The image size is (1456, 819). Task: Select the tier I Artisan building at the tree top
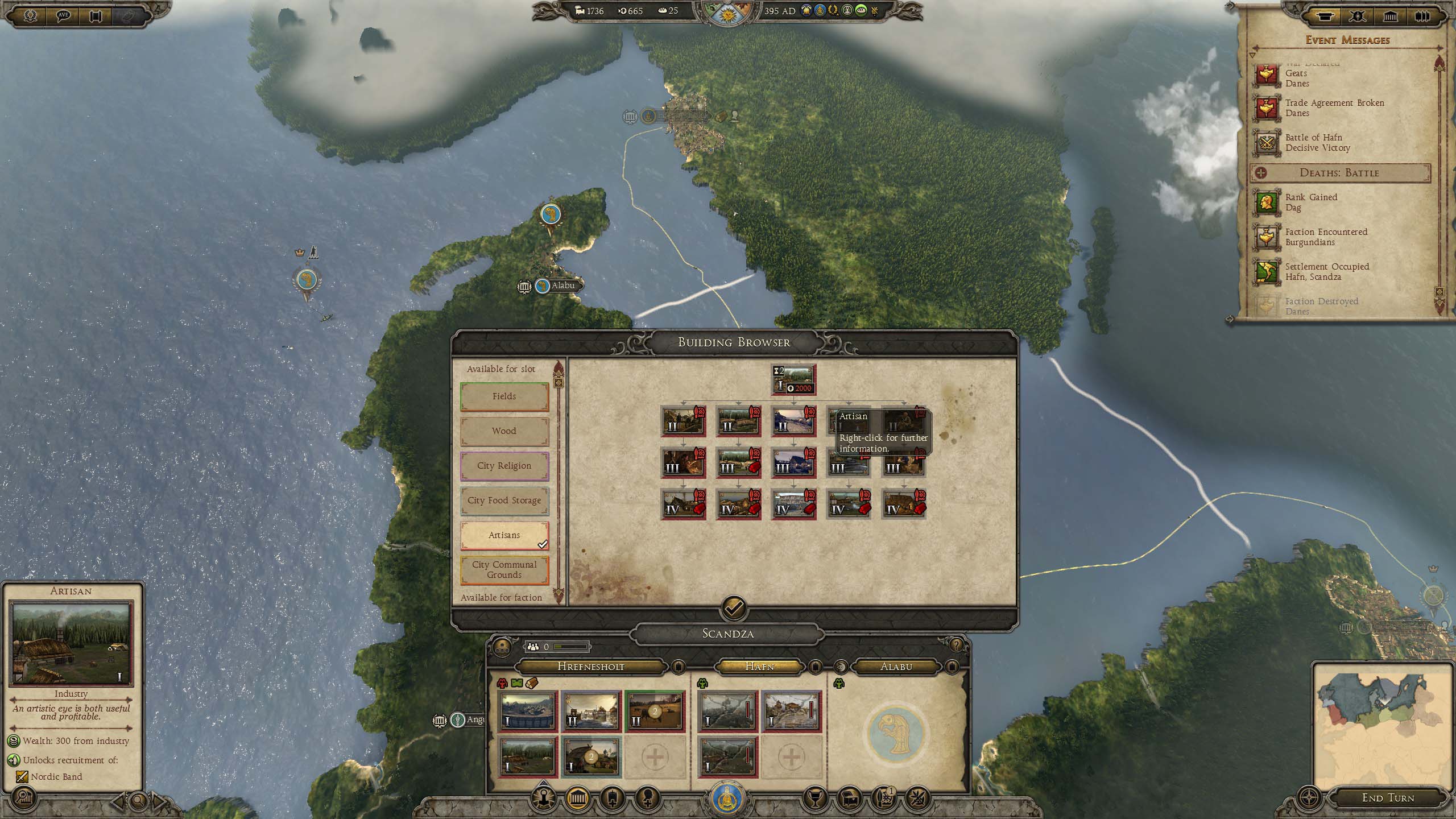coord(793,379)
